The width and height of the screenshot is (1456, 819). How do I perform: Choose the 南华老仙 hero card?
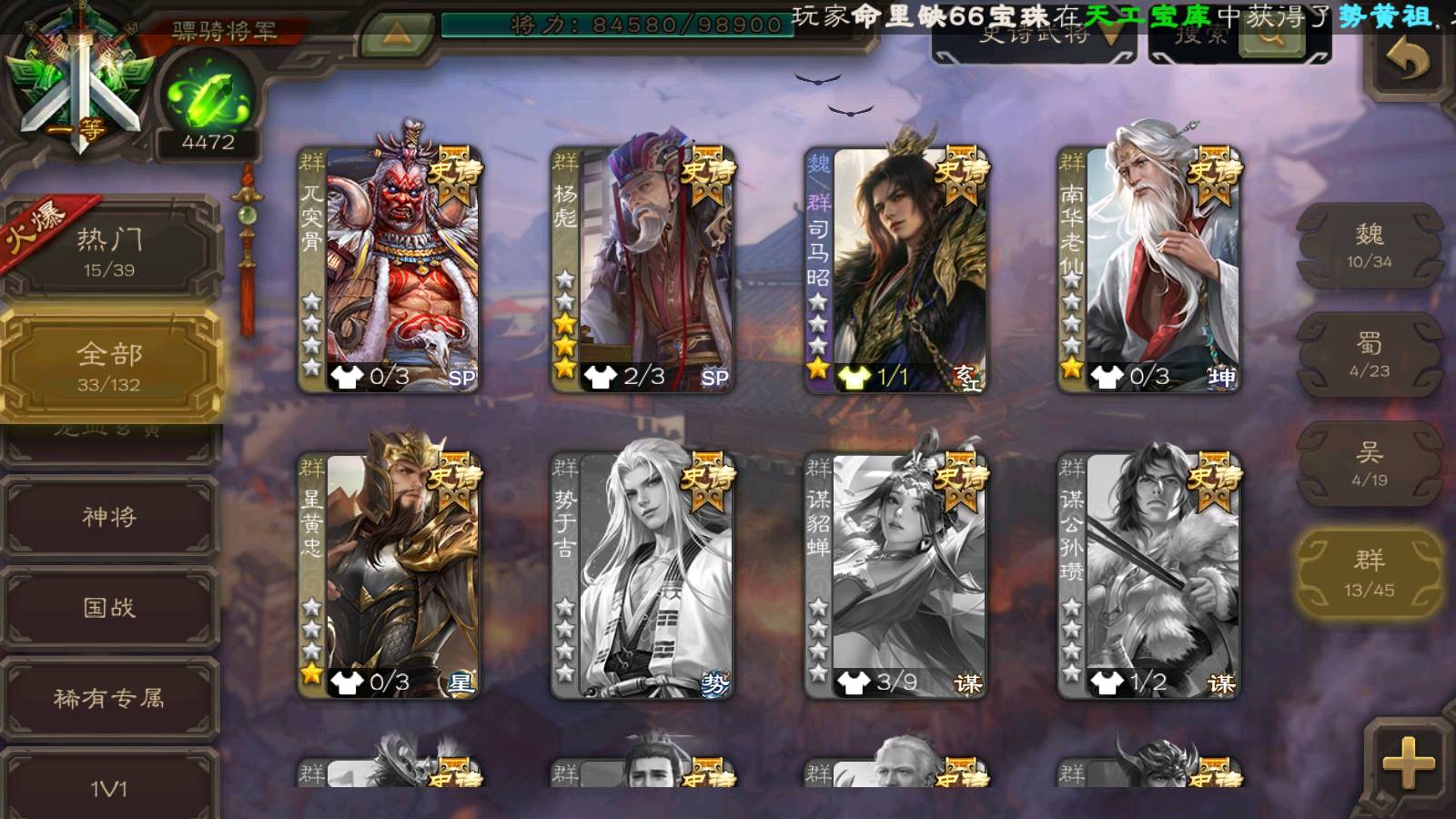(1149, 270)
